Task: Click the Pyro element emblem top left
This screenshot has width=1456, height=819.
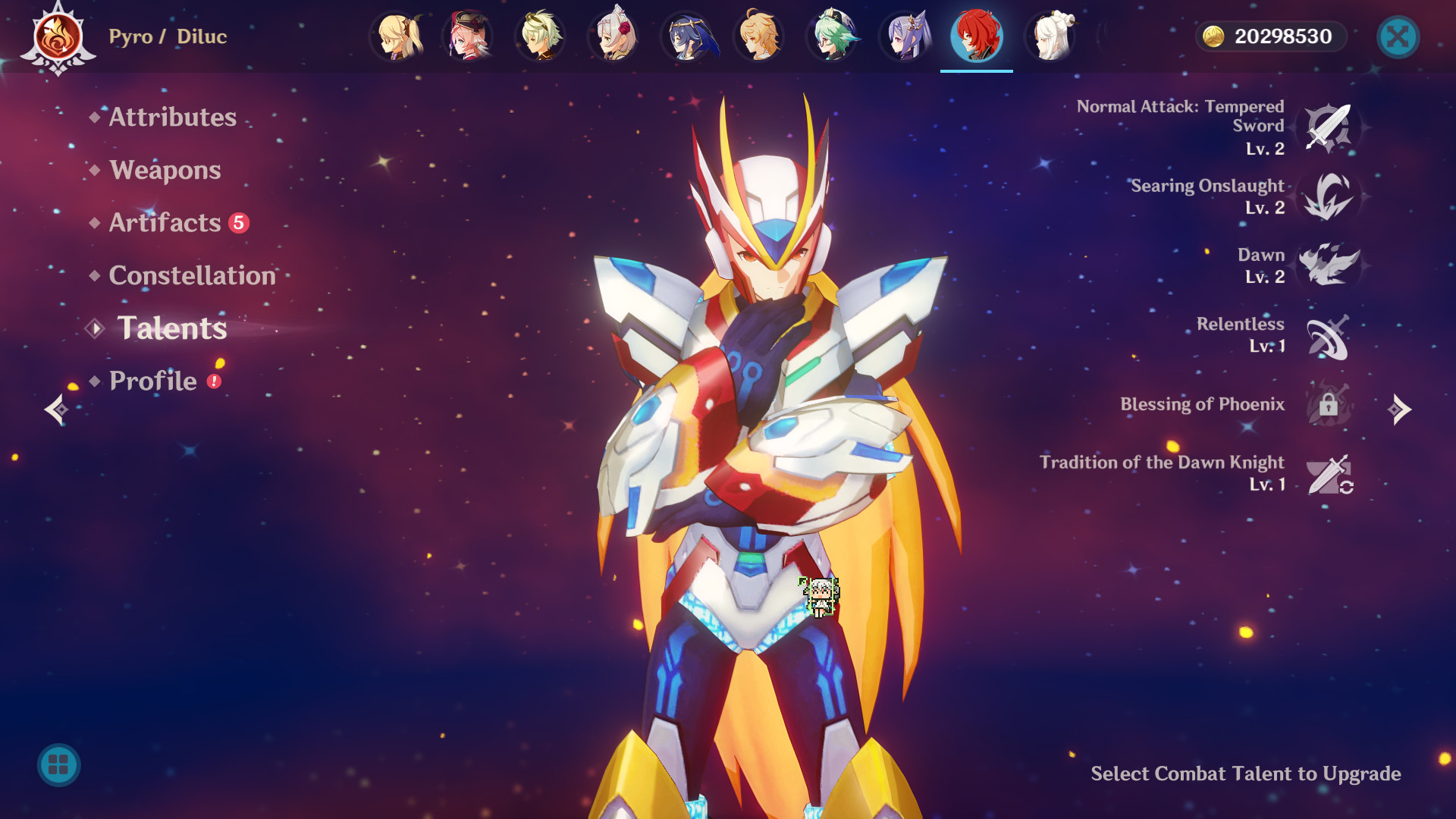Action: [55, 36]
